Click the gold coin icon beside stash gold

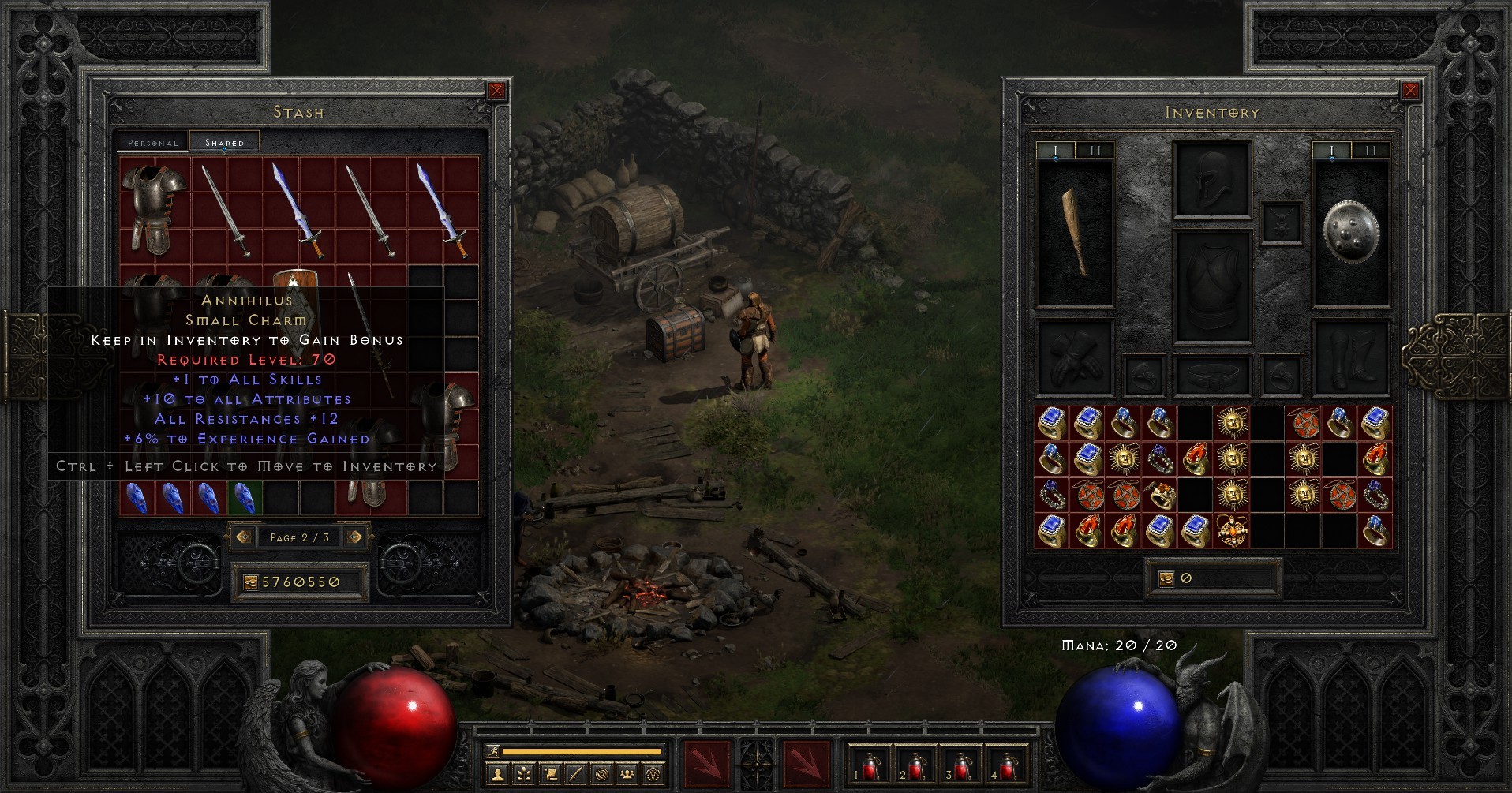[251, 581]
